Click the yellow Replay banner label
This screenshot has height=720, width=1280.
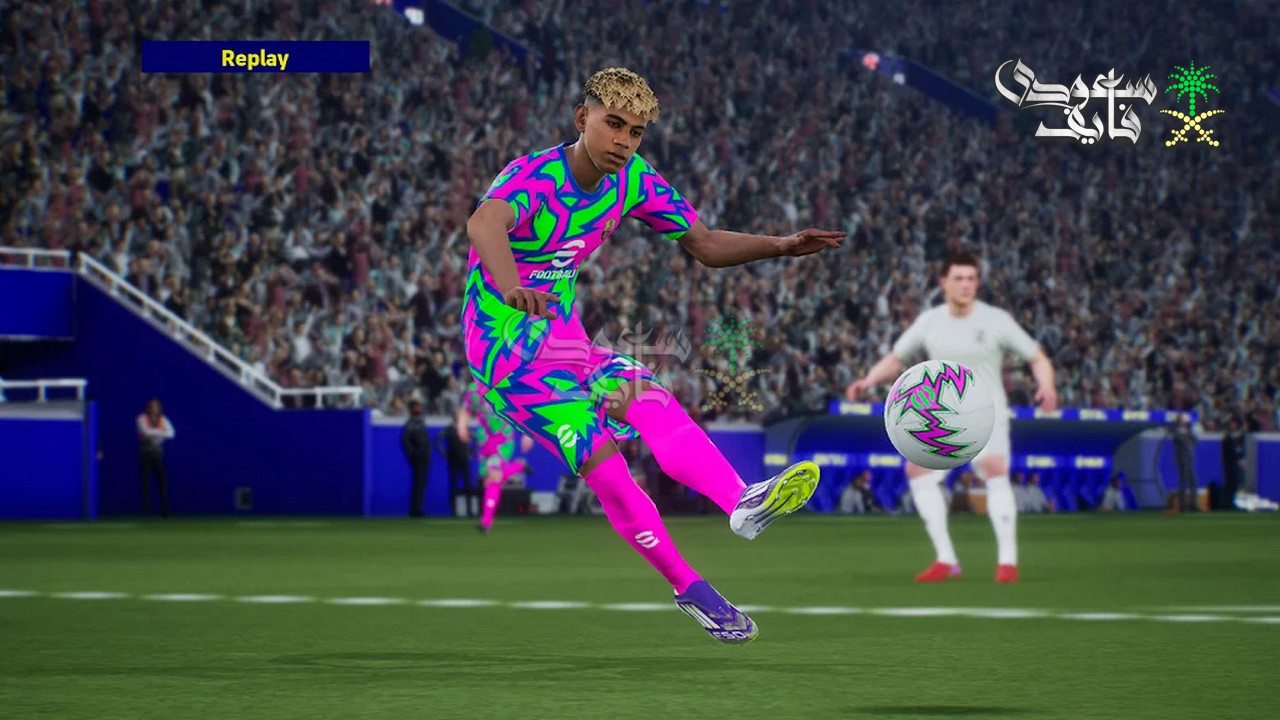pyautogui.click(x=255, y=58)
